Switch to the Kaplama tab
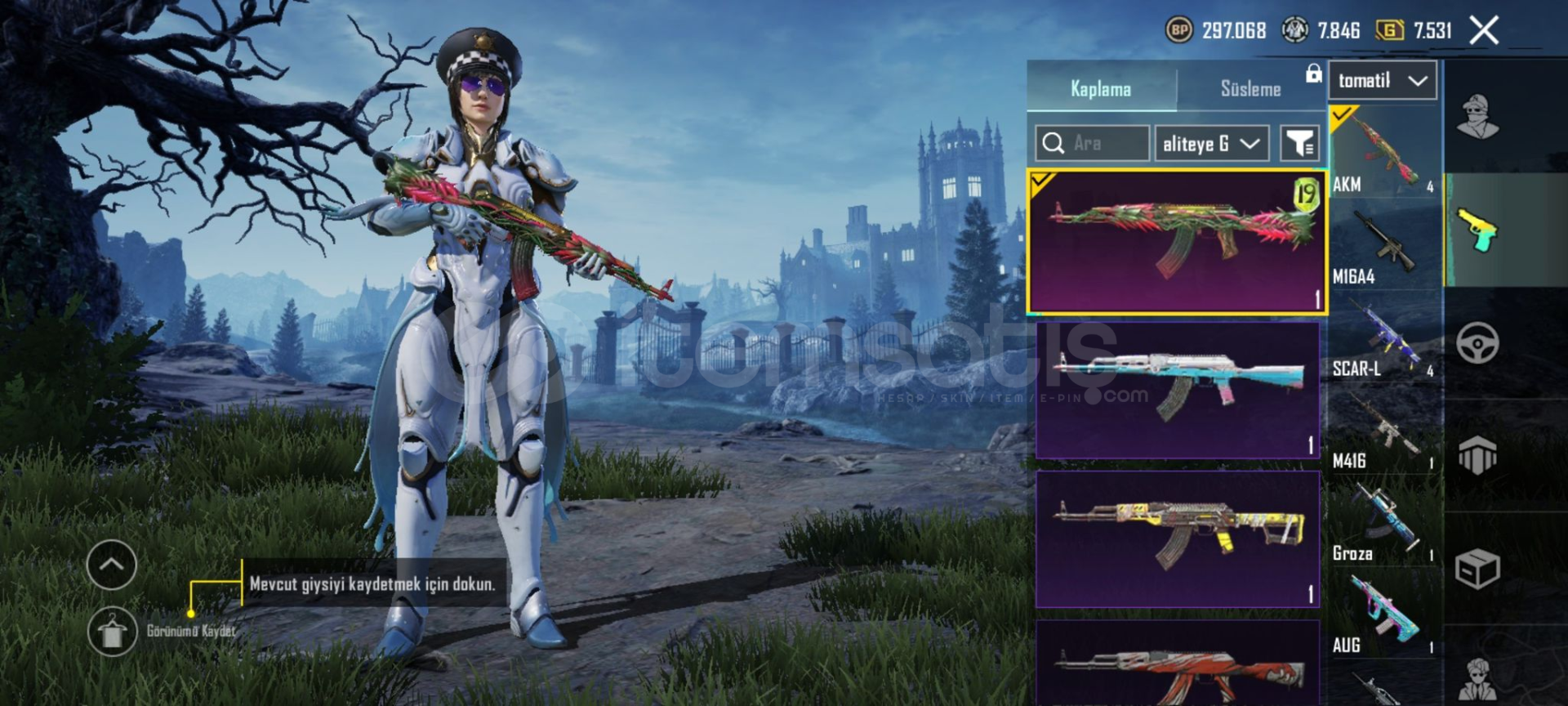This screenshot has width=1568, height=706. (1100, 88)
